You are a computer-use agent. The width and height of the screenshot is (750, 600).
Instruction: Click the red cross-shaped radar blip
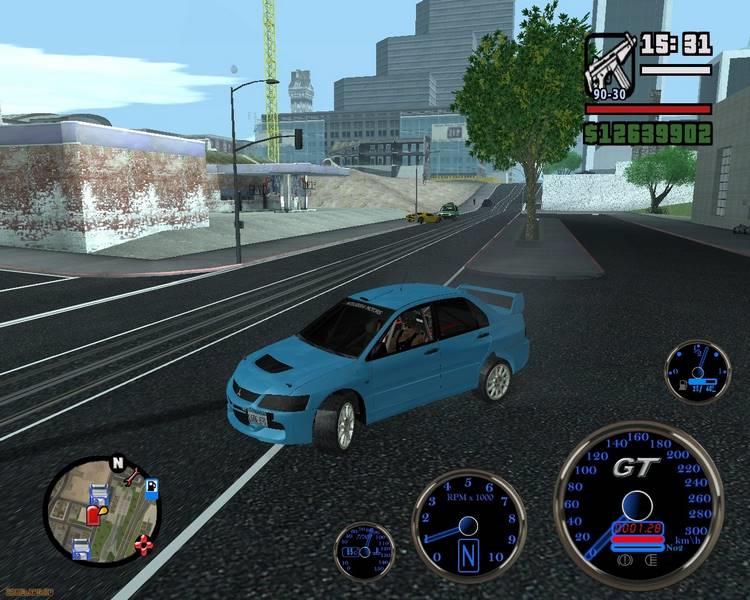(146, 545)
